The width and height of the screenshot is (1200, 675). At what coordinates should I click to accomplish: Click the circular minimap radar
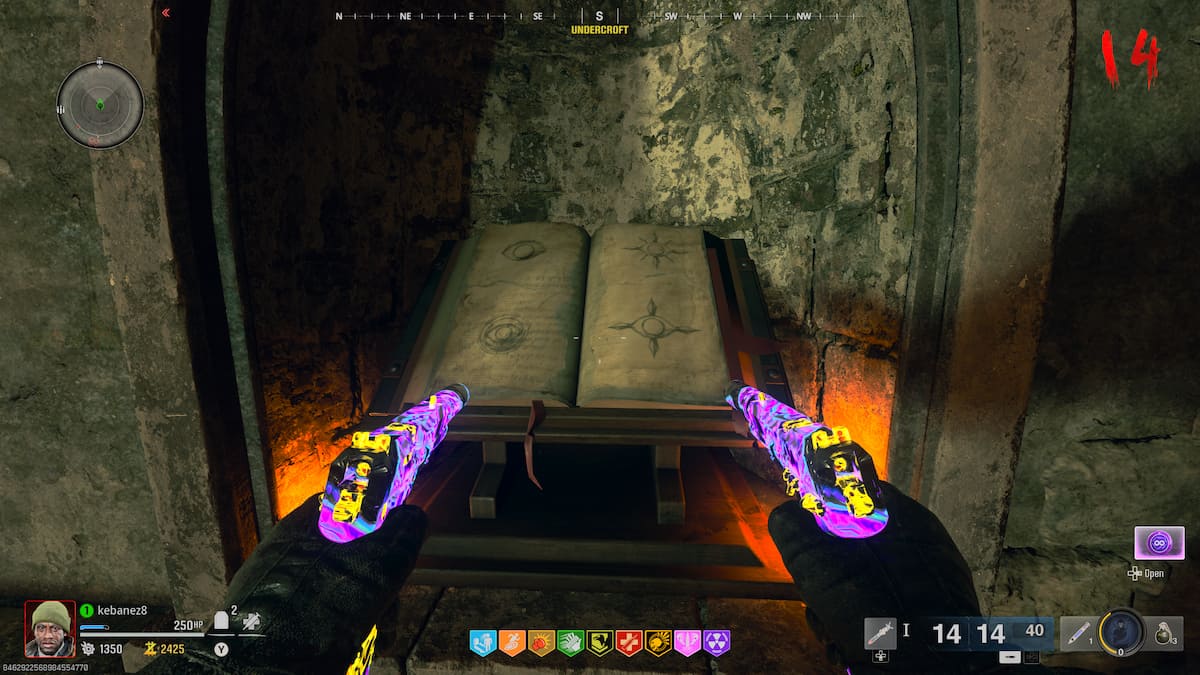[100, 104]
